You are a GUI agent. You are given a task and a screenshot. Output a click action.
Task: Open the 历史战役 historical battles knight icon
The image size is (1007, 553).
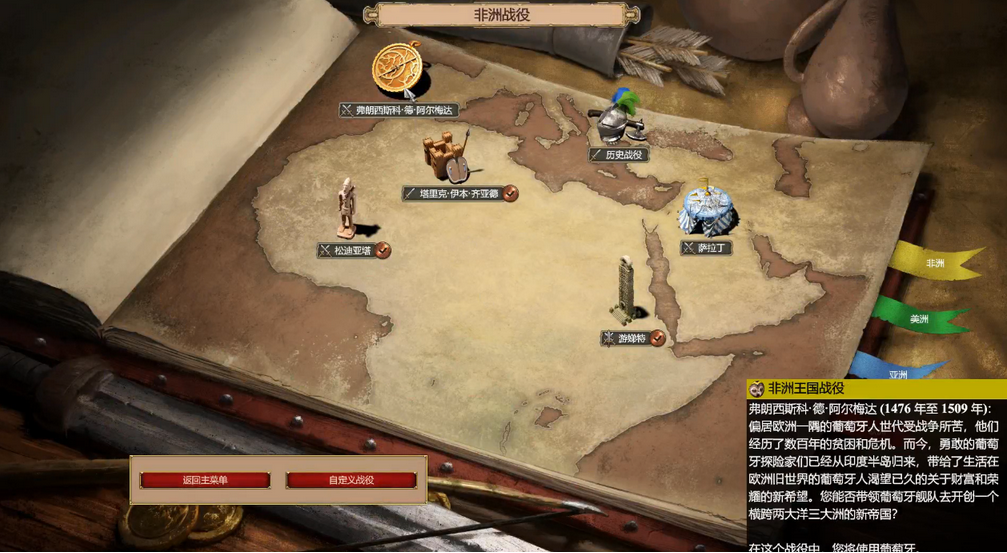click(x=616, y=120)
